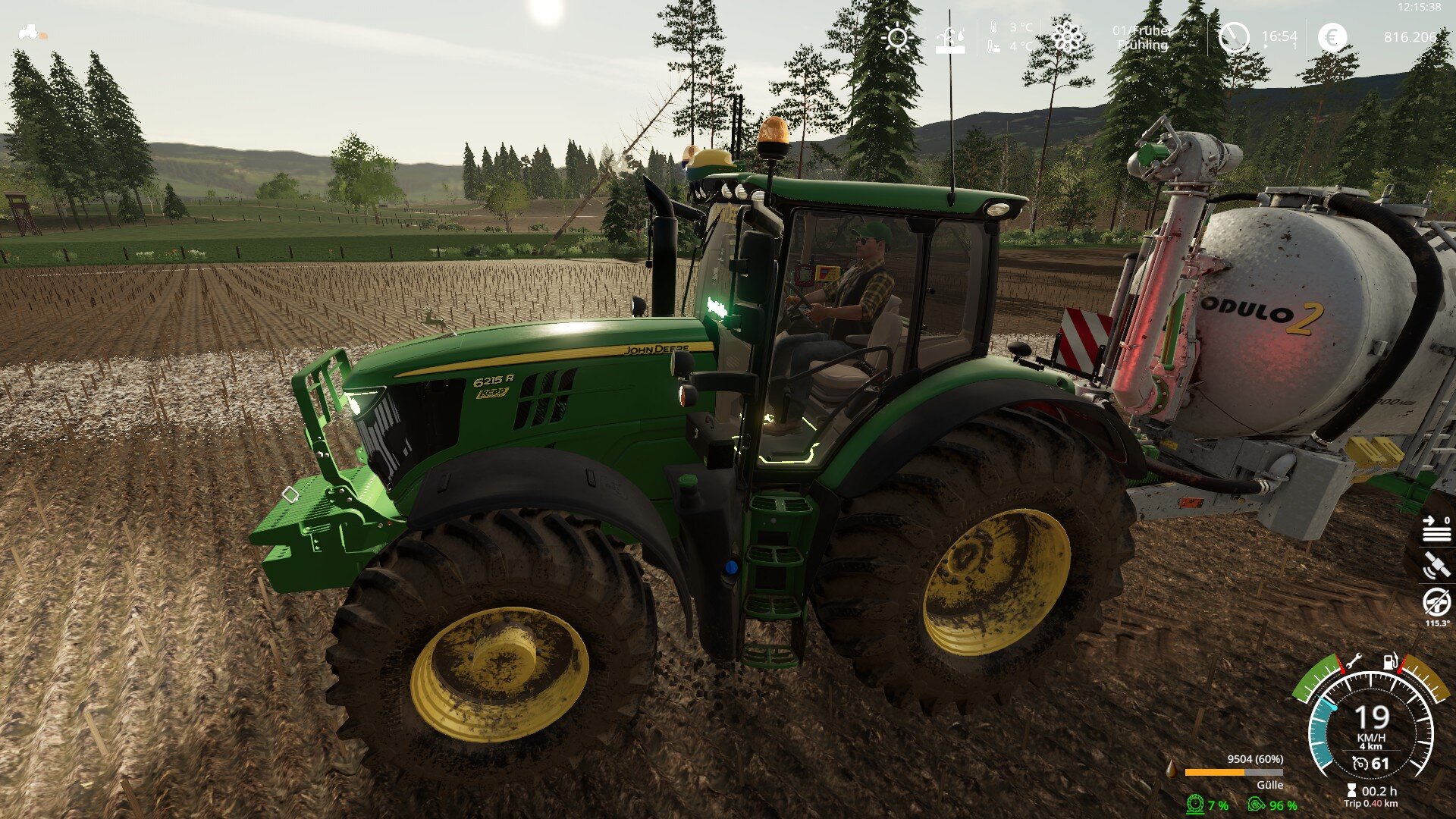Click the game clock icon
Screen dimensions: 1456x819
click(1234, 37)
